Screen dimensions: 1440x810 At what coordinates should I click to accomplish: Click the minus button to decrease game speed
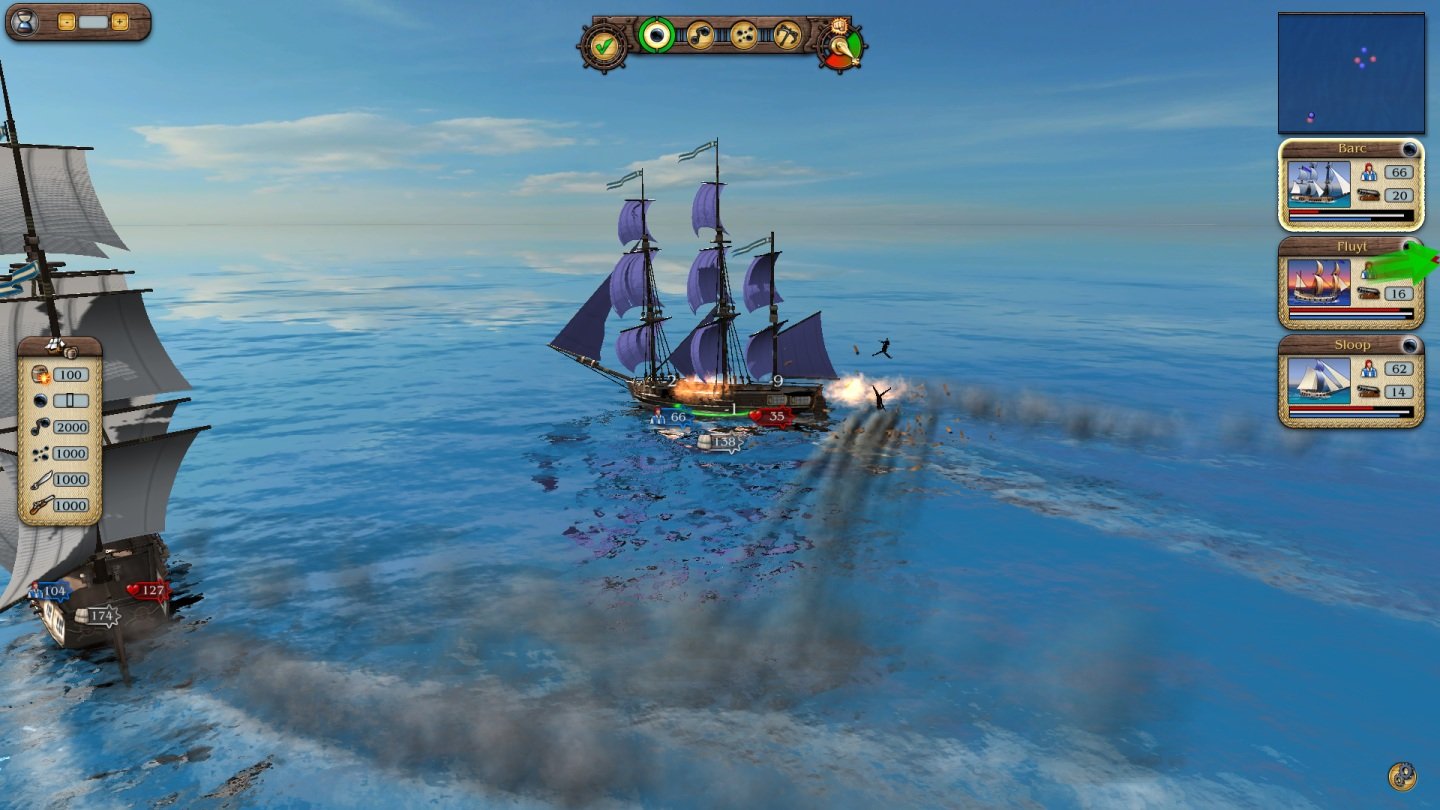pyautogui.click(x=67, y=21)
